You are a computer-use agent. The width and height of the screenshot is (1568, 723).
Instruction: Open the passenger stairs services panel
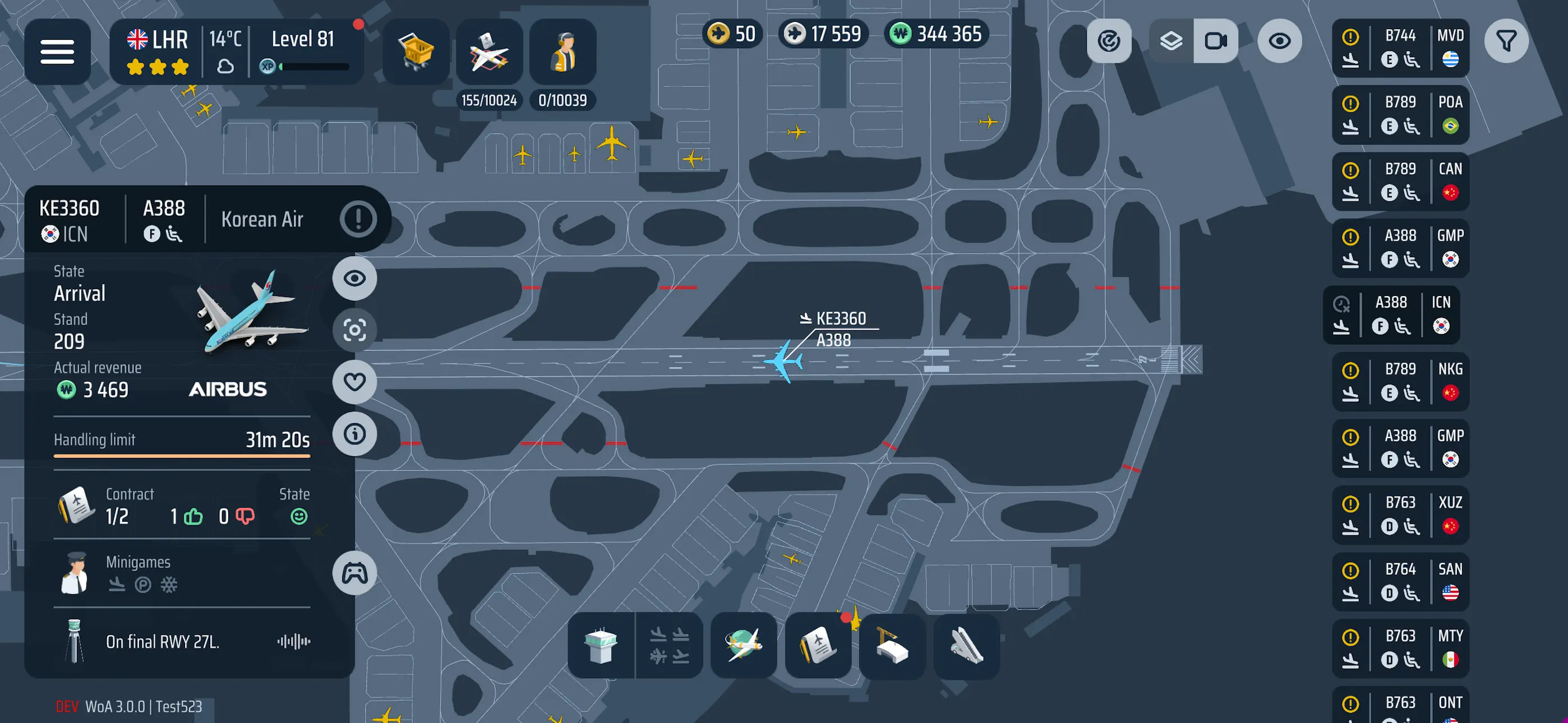pyautogui.click(x=966, y=646)
